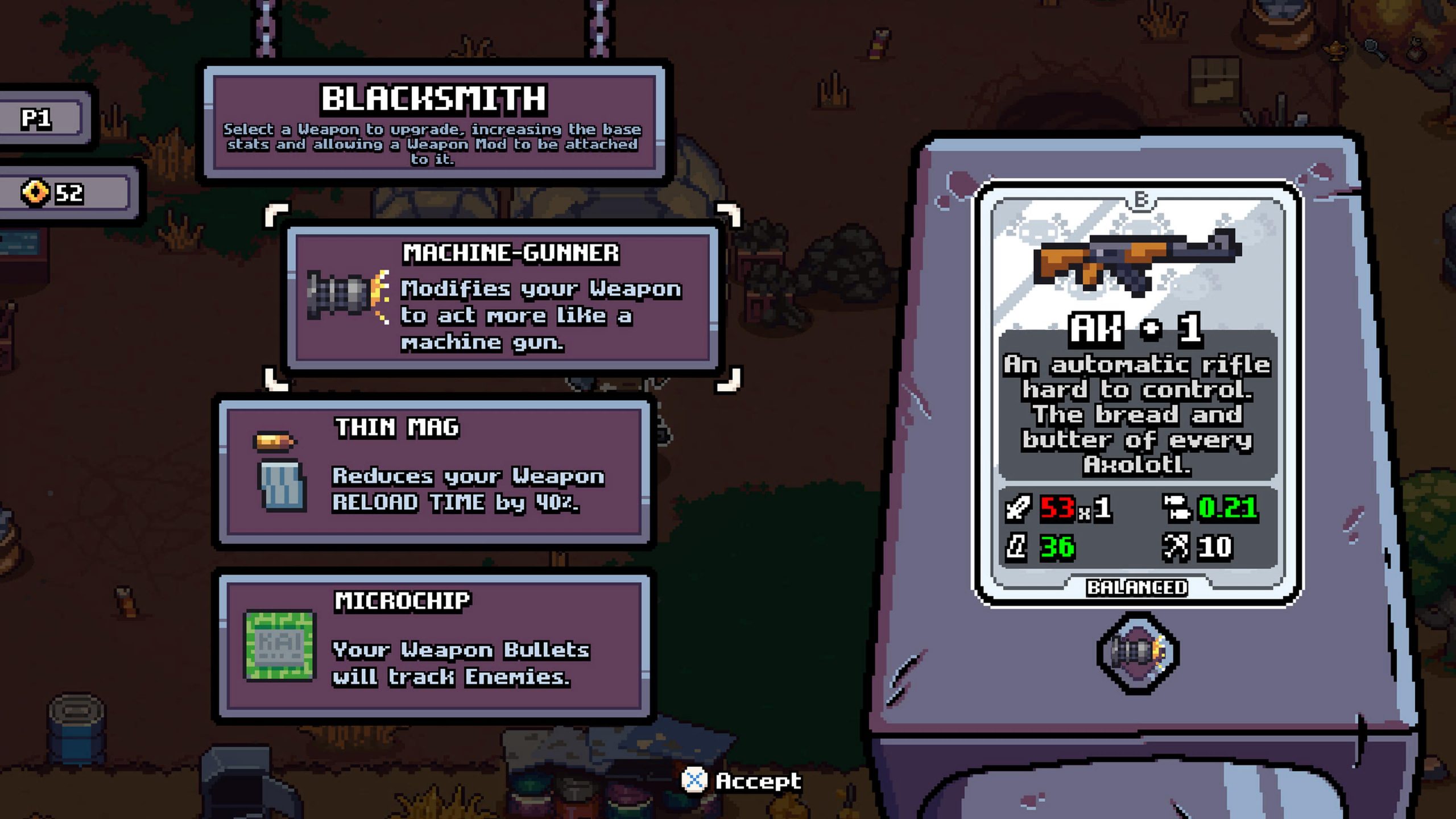Choose the Thin Mag mod option
Screen dimensions: 1456x819
tap(435, 473)
